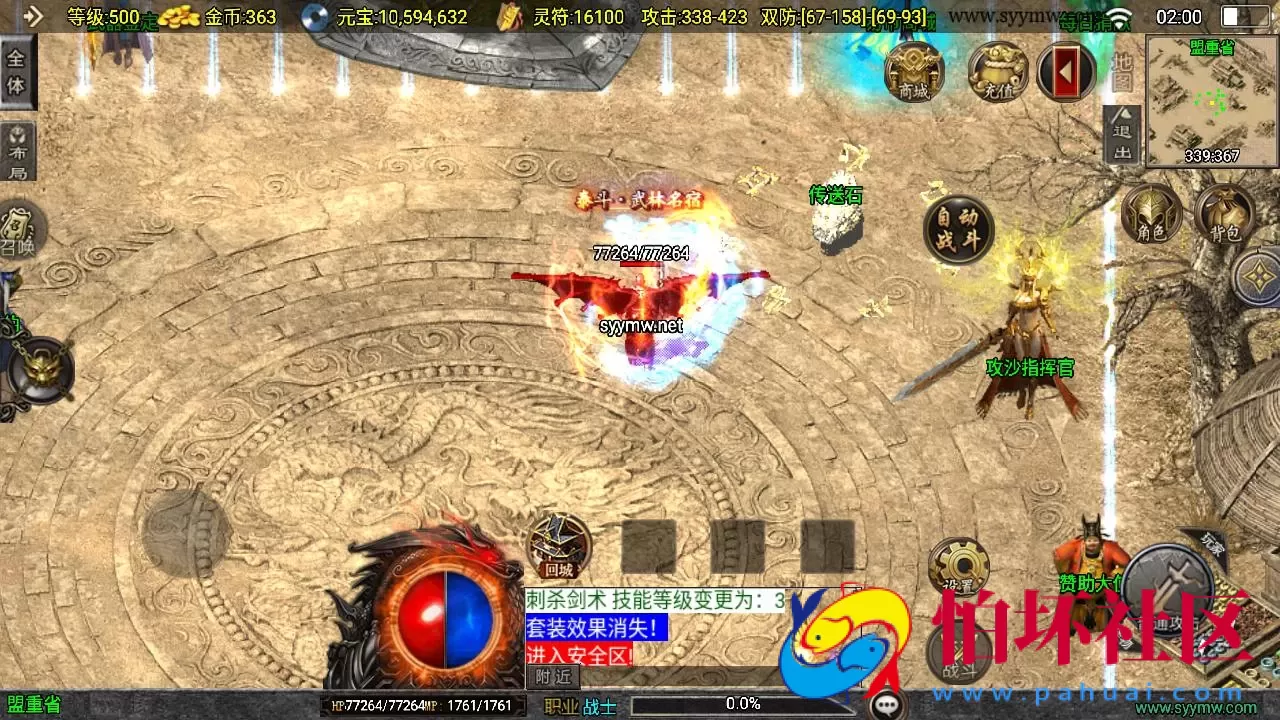Expand the 玩家 player corner tab
1280x720 pixels.
coord(1214,545)
